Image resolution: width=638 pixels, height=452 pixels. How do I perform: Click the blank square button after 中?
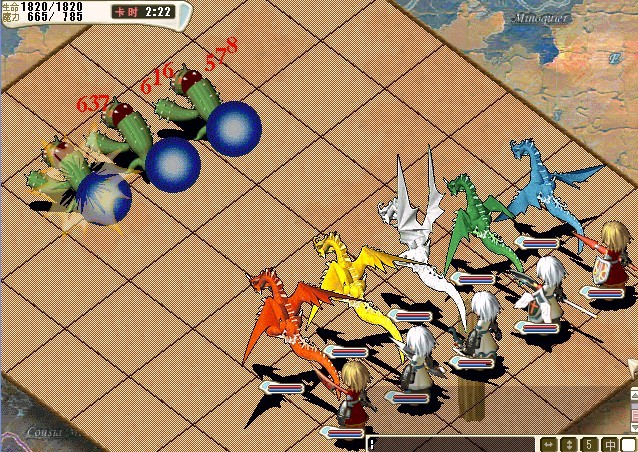(x=628, y=444)
